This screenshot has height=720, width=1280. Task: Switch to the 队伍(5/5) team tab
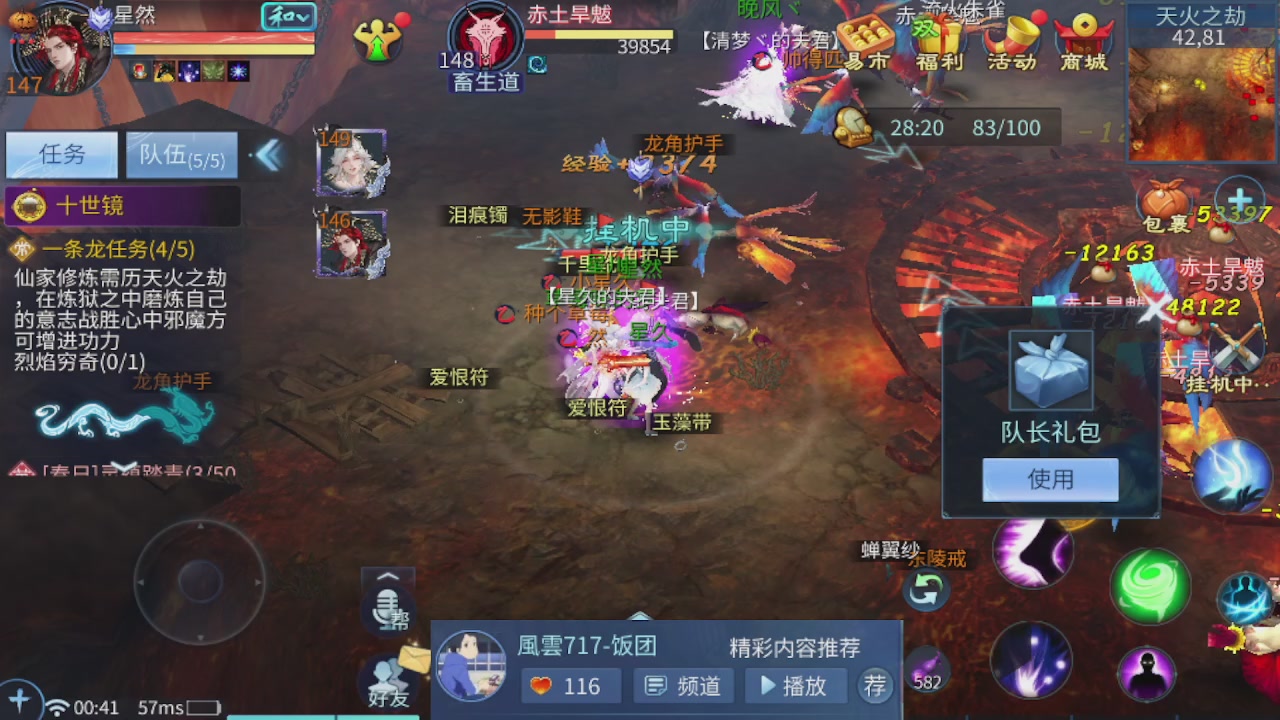coord(181,155)
